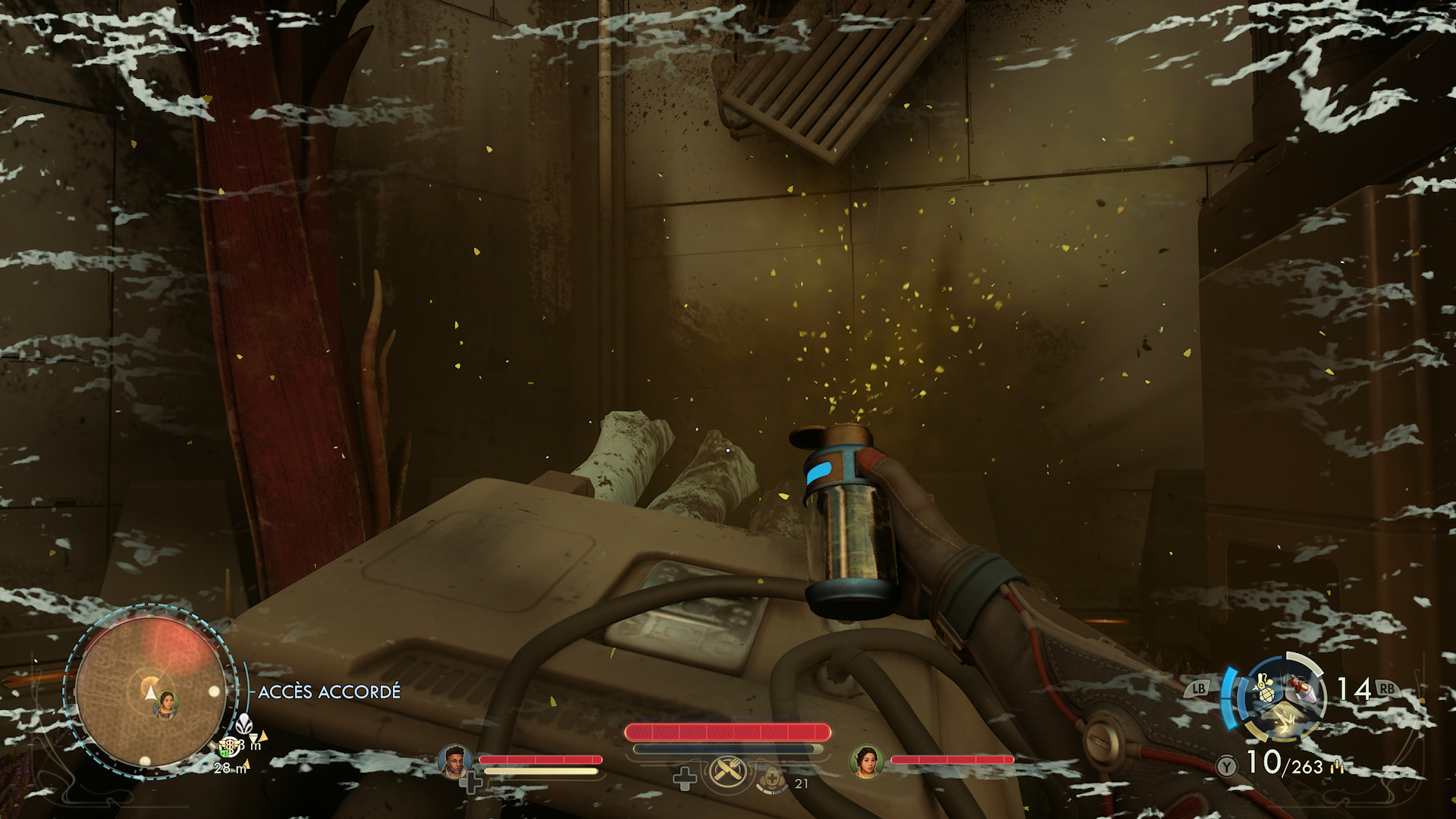Click the vendor marker beside the minimap
The height and width of the screenshot is (819, 1456).
pos(228,748)
